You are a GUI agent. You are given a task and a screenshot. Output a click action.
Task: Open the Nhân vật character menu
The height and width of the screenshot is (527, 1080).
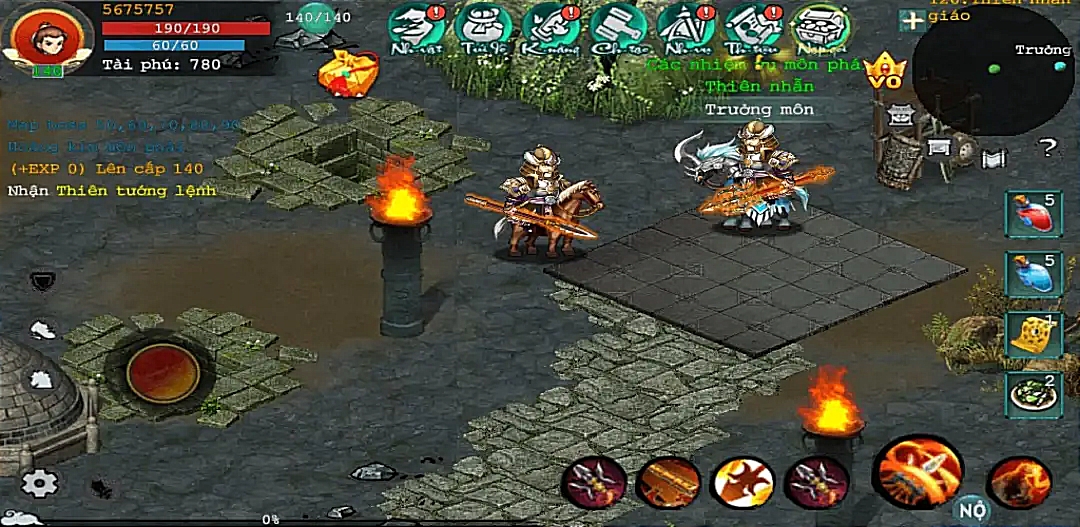pos(416,28)
